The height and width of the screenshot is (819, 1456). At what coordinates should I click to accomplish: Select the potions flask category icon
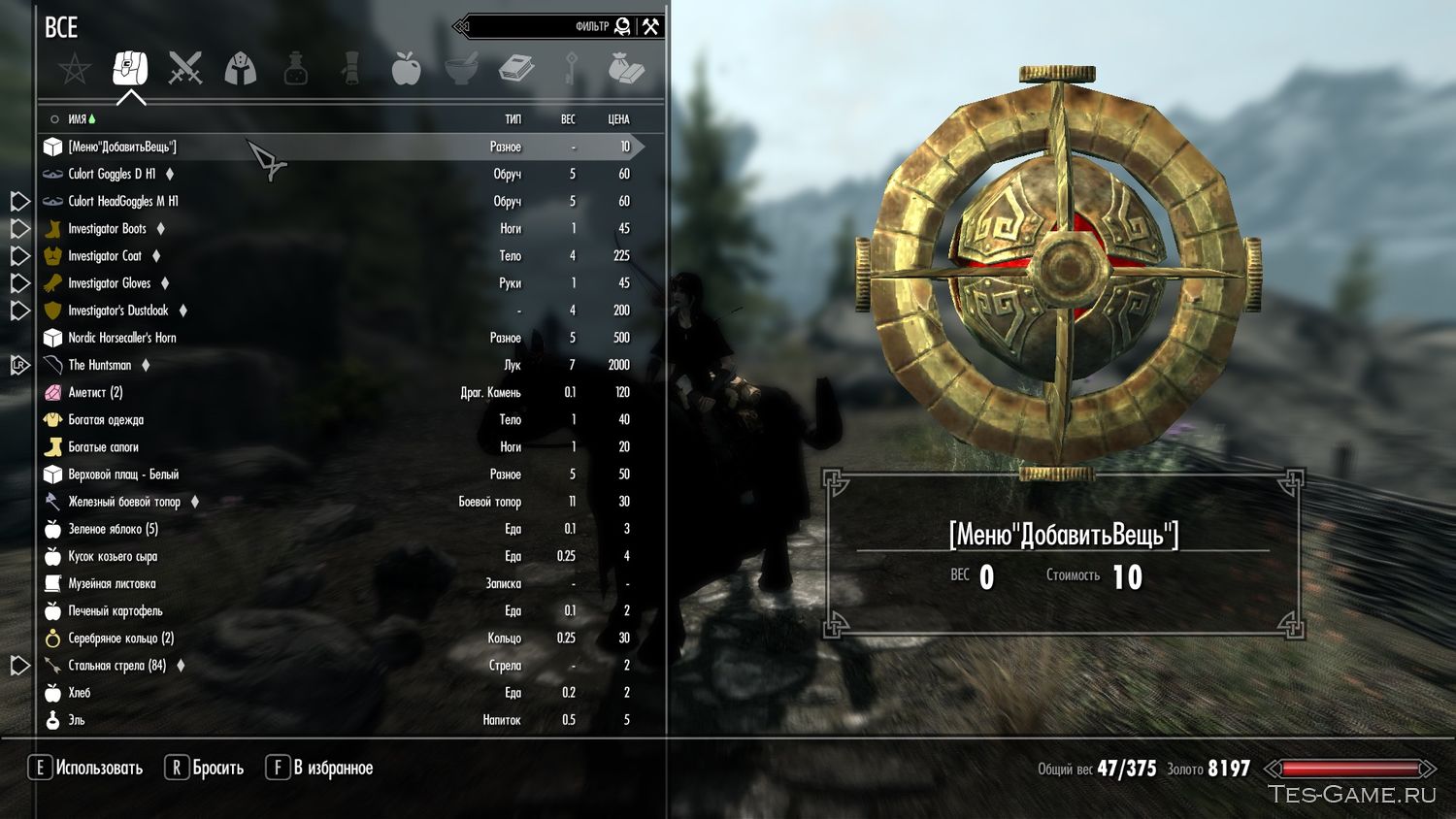point(295,68)
